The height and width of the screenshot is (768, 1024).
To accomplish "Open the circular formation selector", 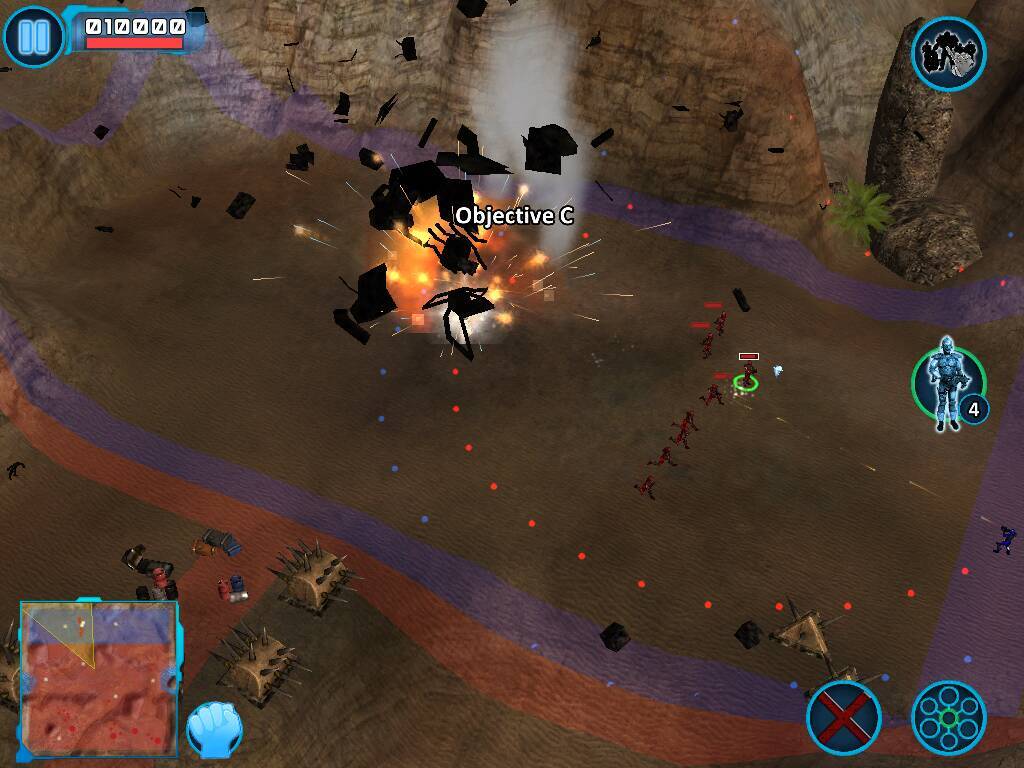I will click(948, 717).
